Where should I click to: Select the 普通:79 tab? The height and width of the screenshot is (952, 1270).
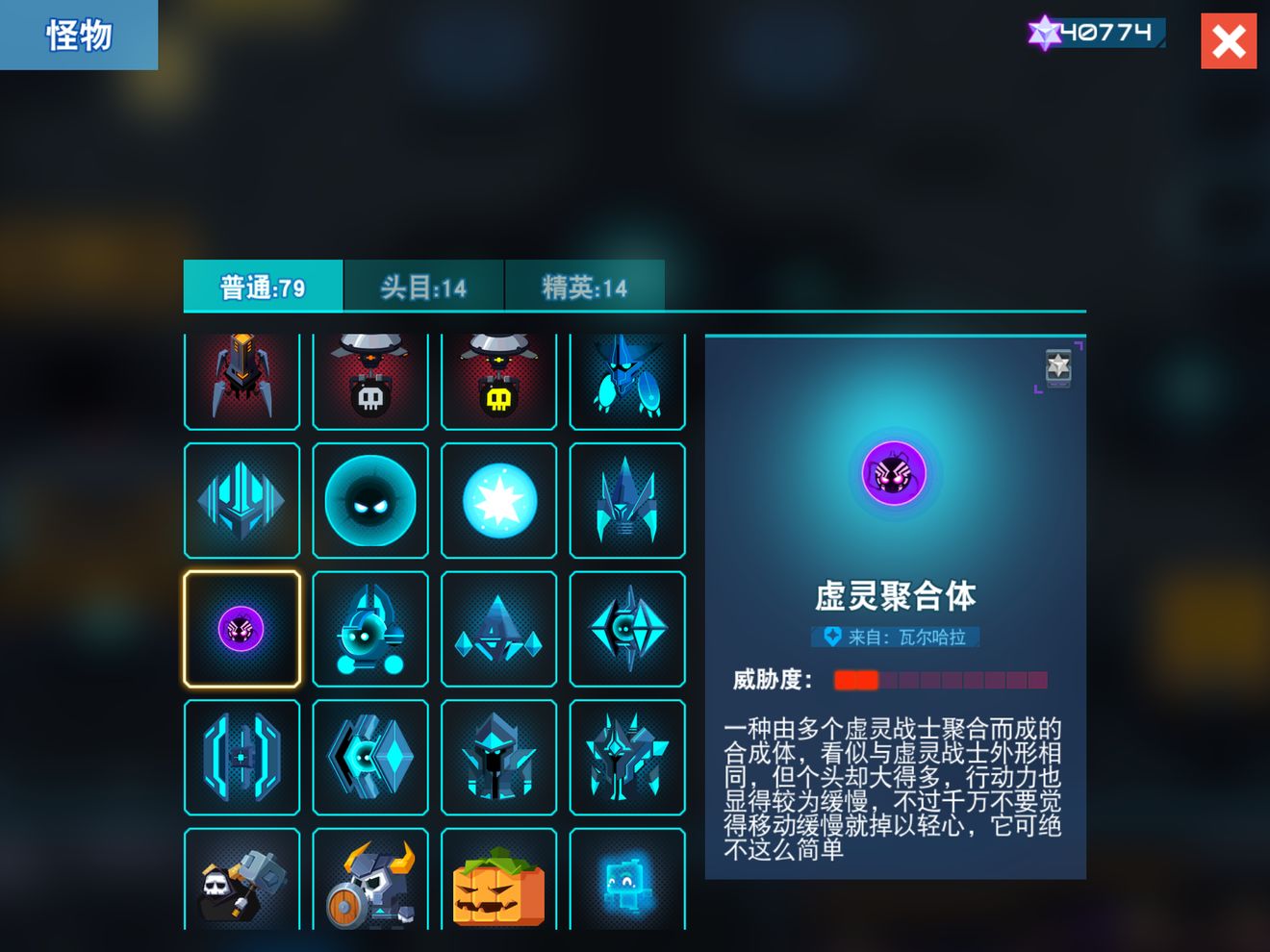tap(263, 287)
